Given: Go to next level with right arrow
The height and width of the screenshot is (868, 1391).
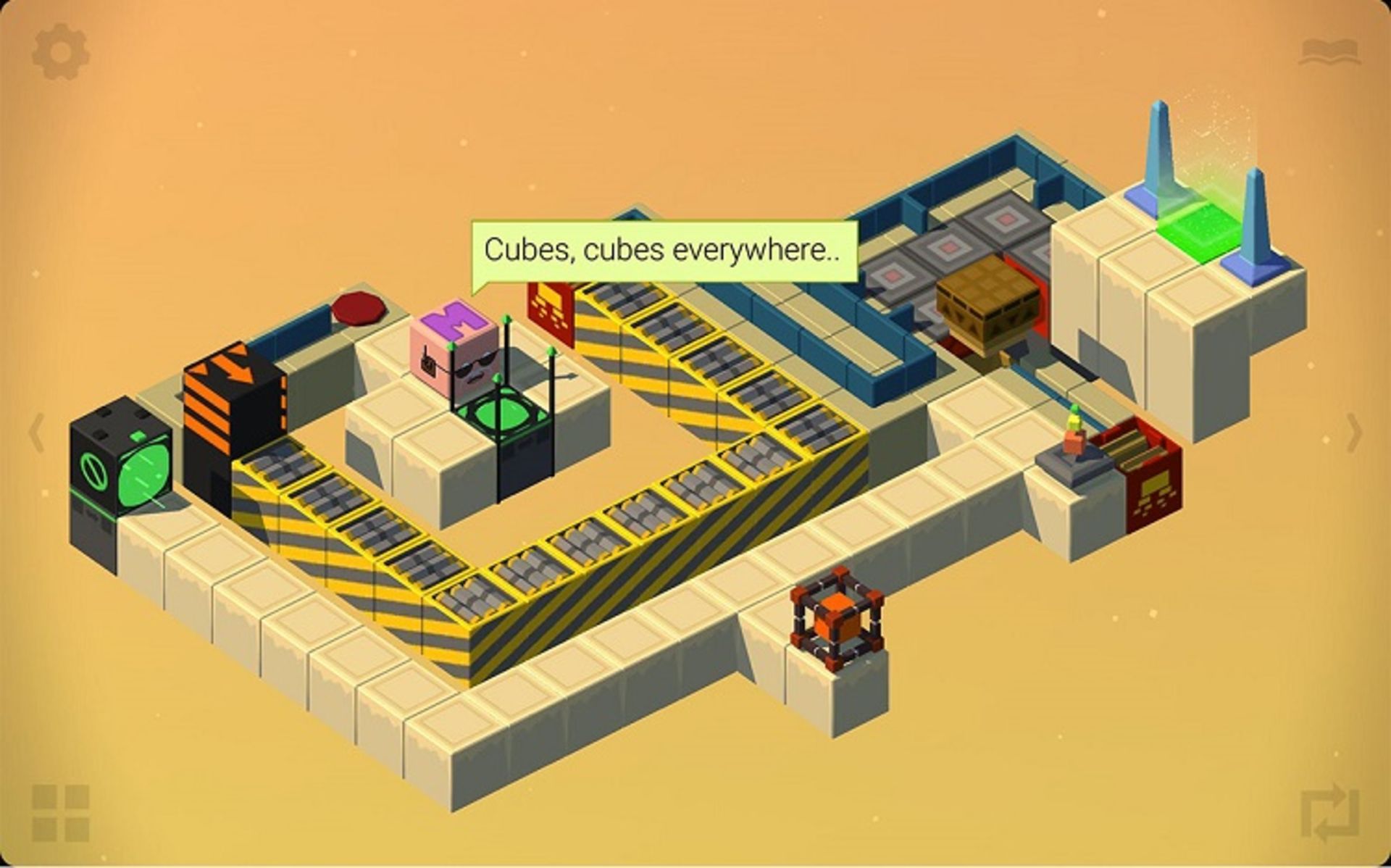Looking at the screenshot, I should pyautogui.click(x=1353, y=433).
